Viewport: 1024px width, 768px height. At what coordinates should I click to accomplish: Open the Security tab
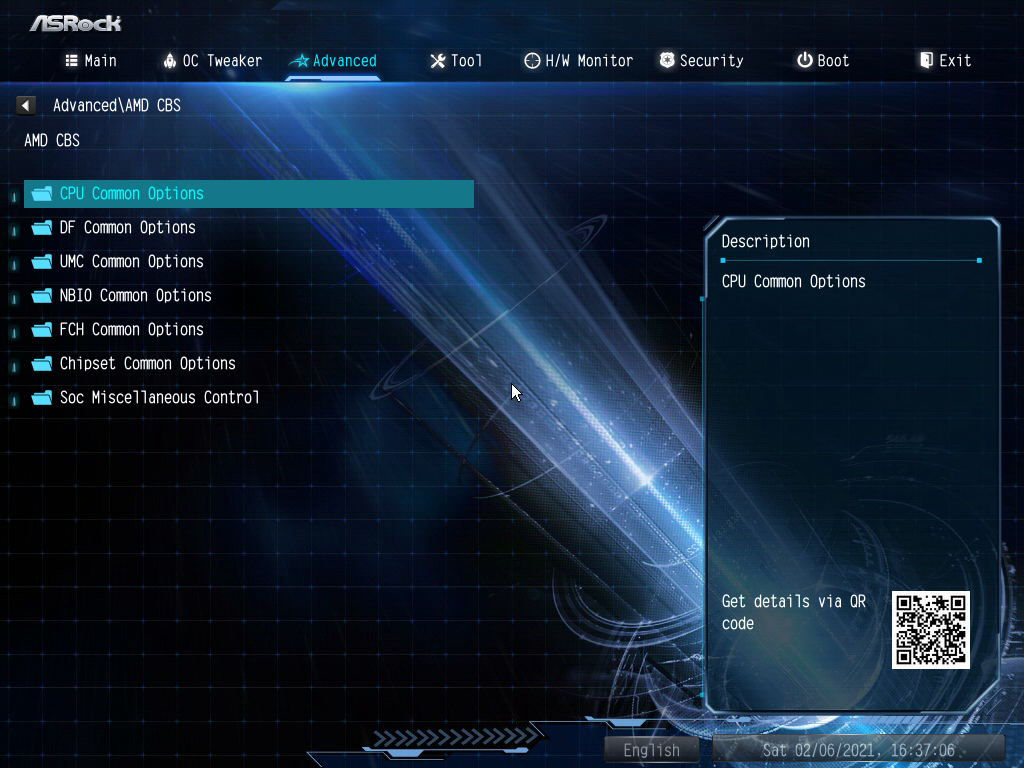point(701,61)
